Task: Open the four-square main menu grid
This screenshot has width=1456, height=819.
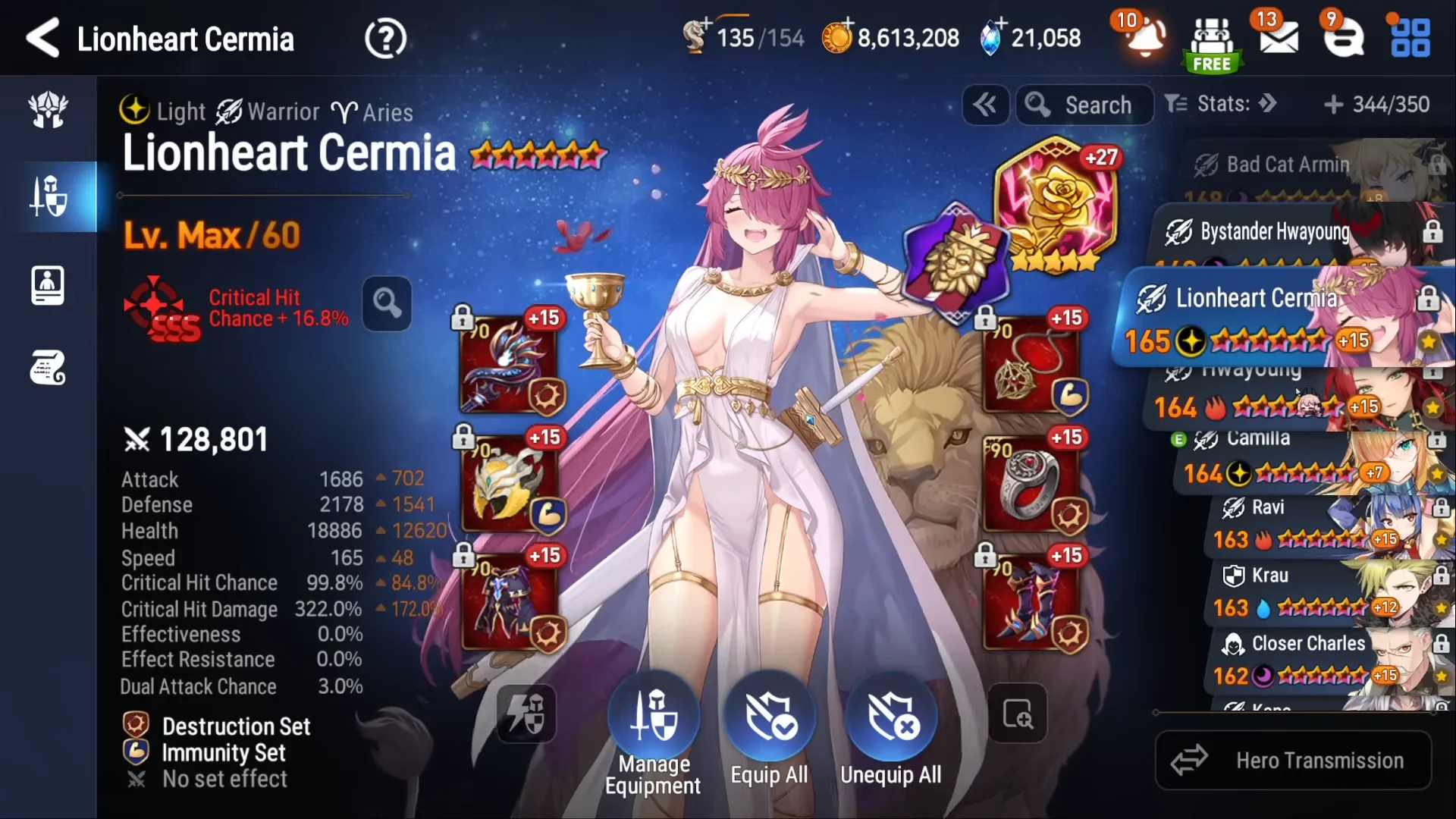Action: tap(1410, 38)
